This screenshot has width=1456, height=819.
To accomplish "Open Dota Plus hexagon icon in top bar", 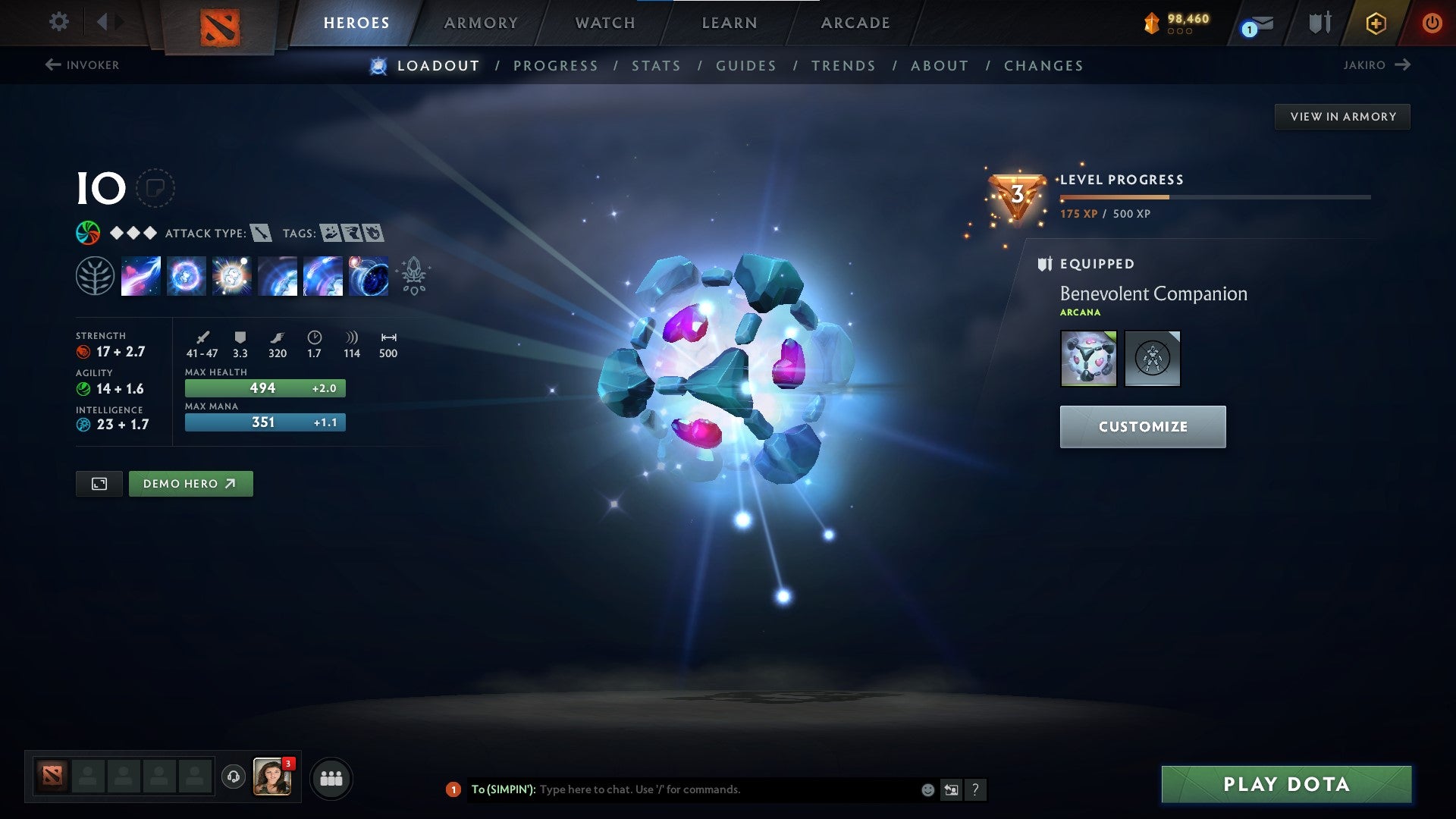I will pos(1376,23).
